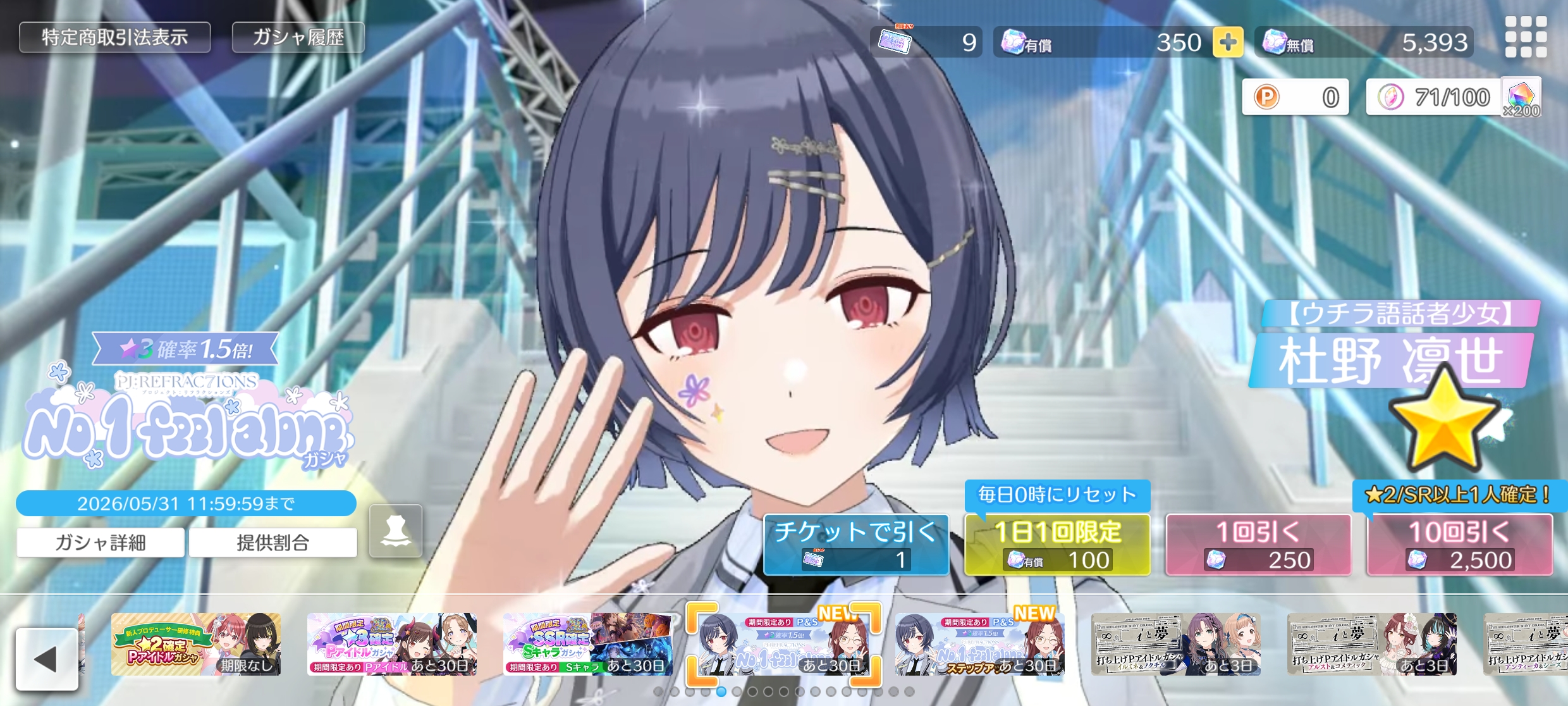The image size is (1568, 706).
Task: Select the SSR確定 Sキャラガシャ banner
Action: [588, 644]
